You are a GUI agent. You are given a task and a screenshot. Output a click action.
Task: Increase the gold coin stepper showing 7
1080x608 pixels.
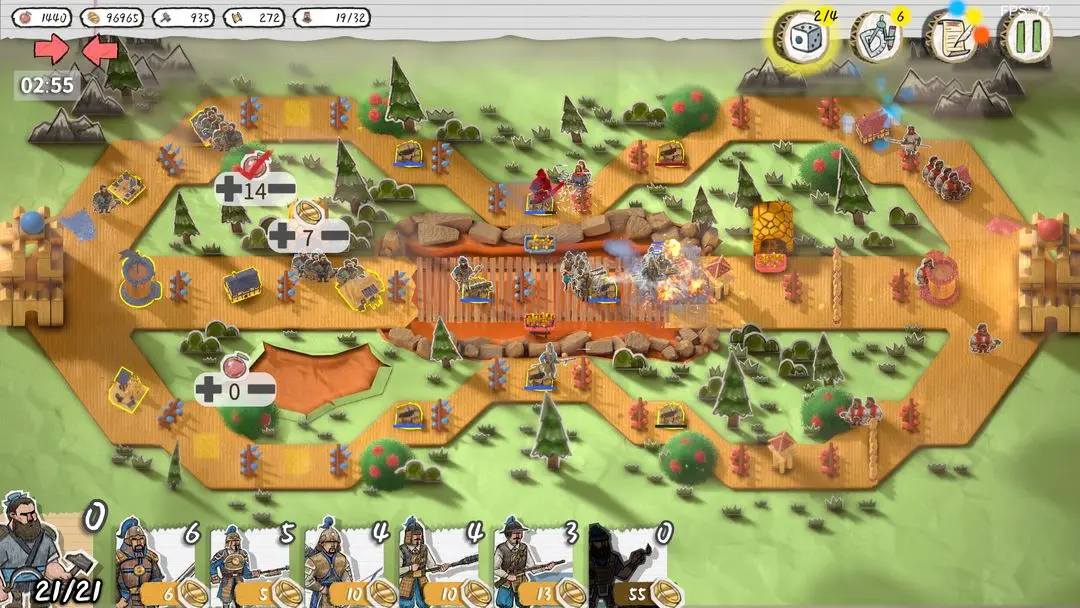283,237
